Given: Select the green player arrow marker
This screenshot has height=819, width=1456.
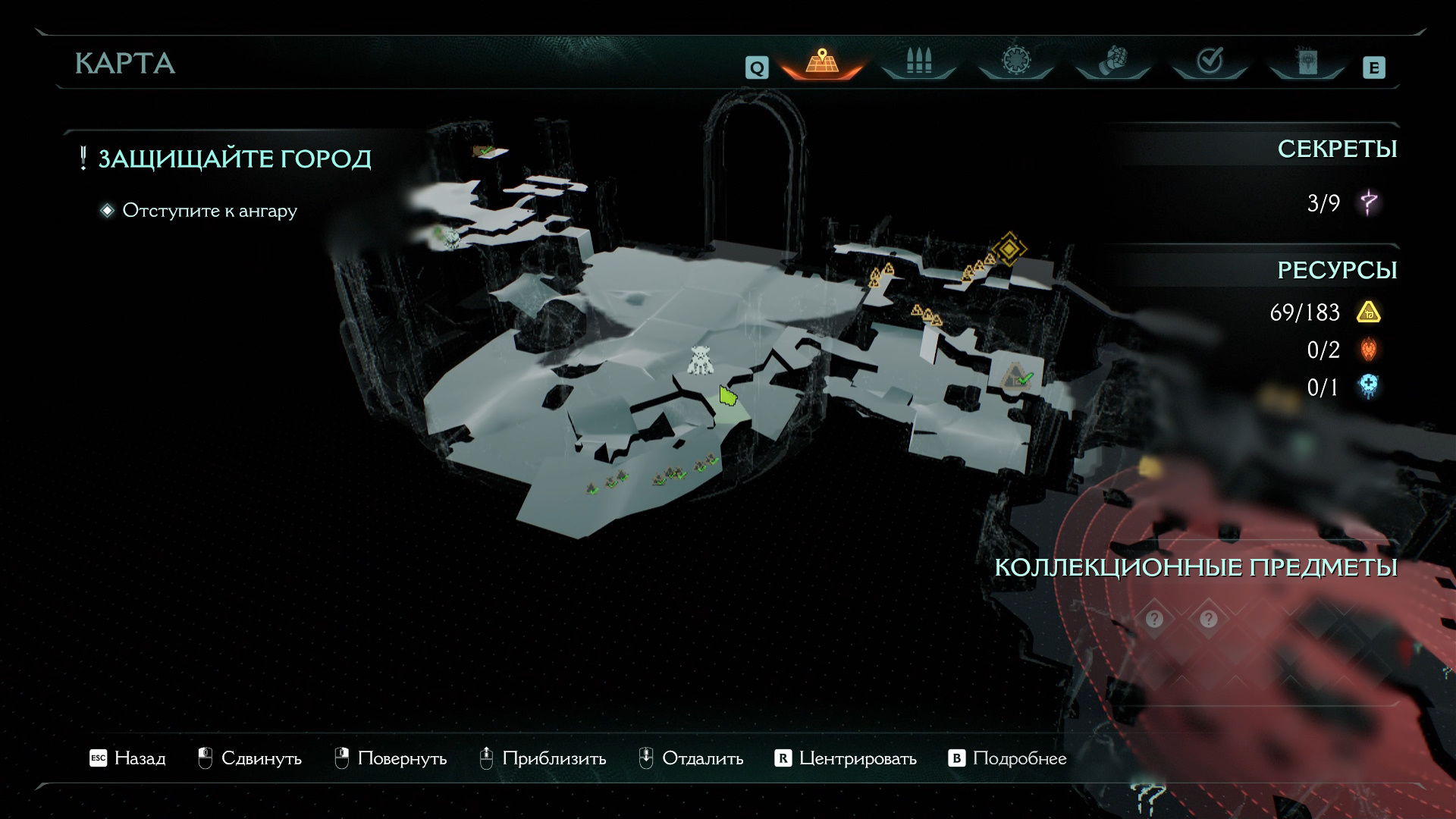Looking at the screenshot, I should [x=727, y=396].
